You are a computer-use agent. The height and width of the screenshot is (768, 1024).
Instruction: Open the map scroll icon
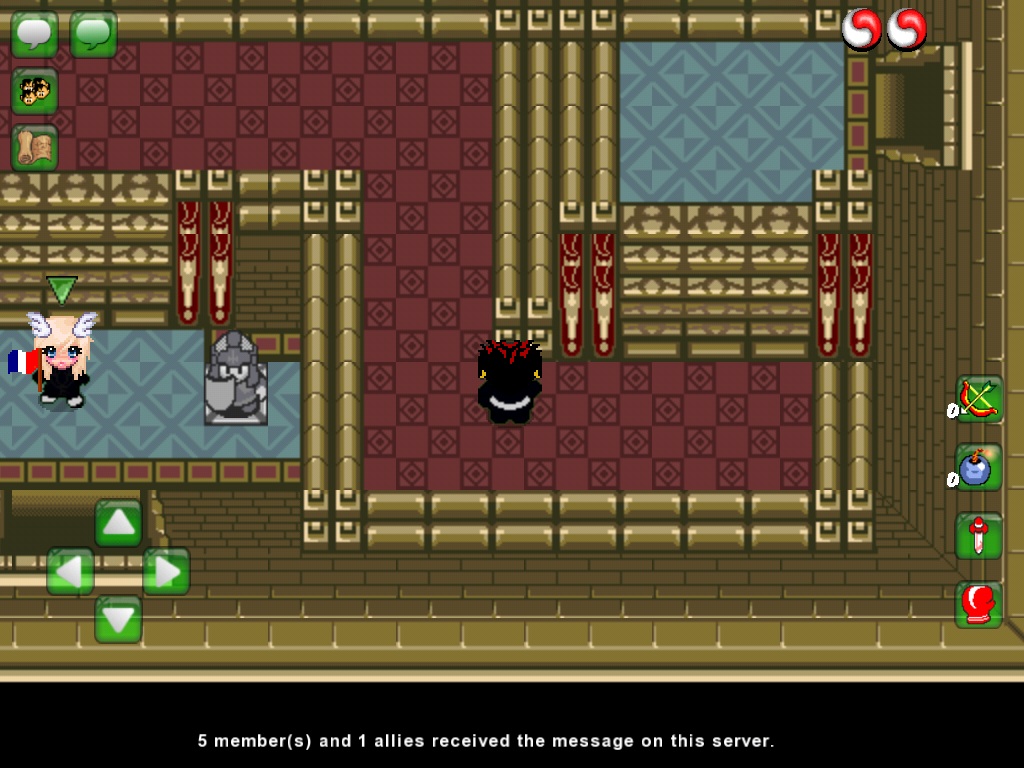[34, 148]
